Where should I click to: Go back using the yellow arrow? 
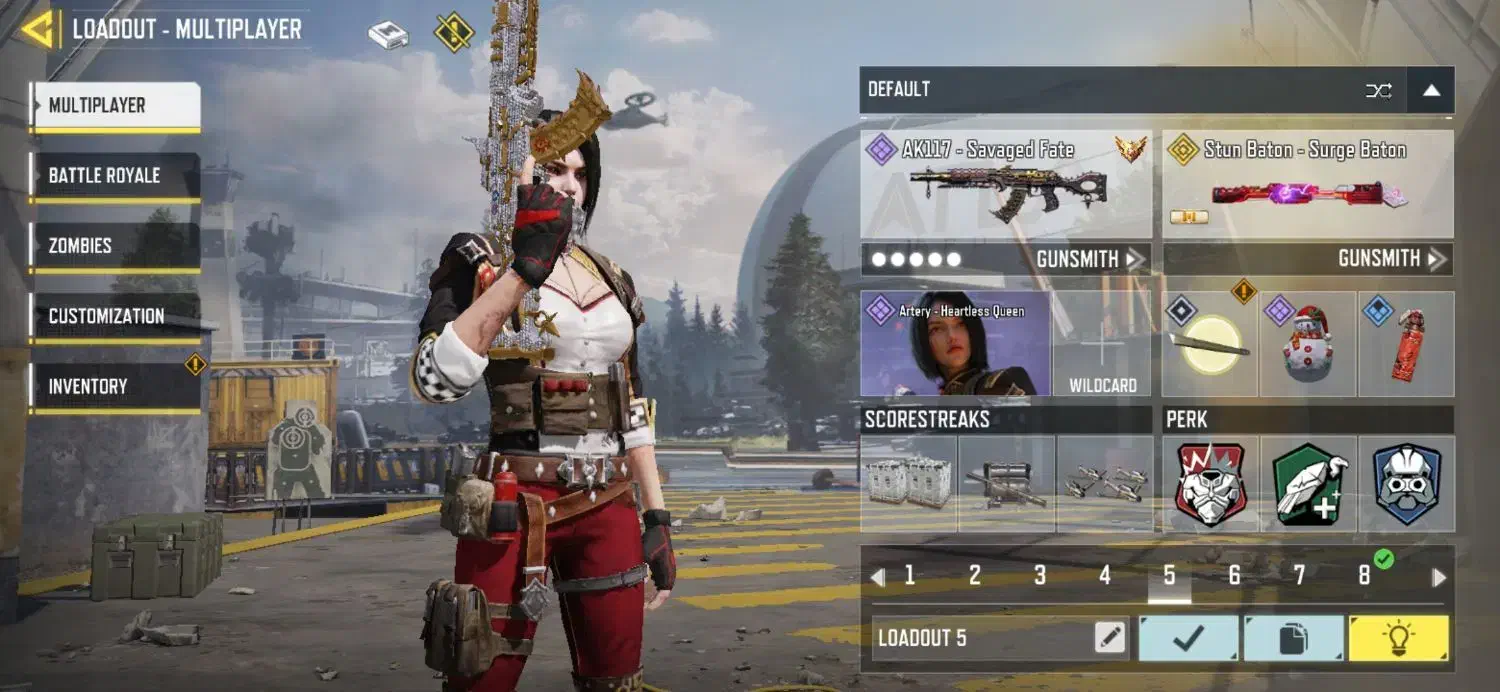point(38,30)
